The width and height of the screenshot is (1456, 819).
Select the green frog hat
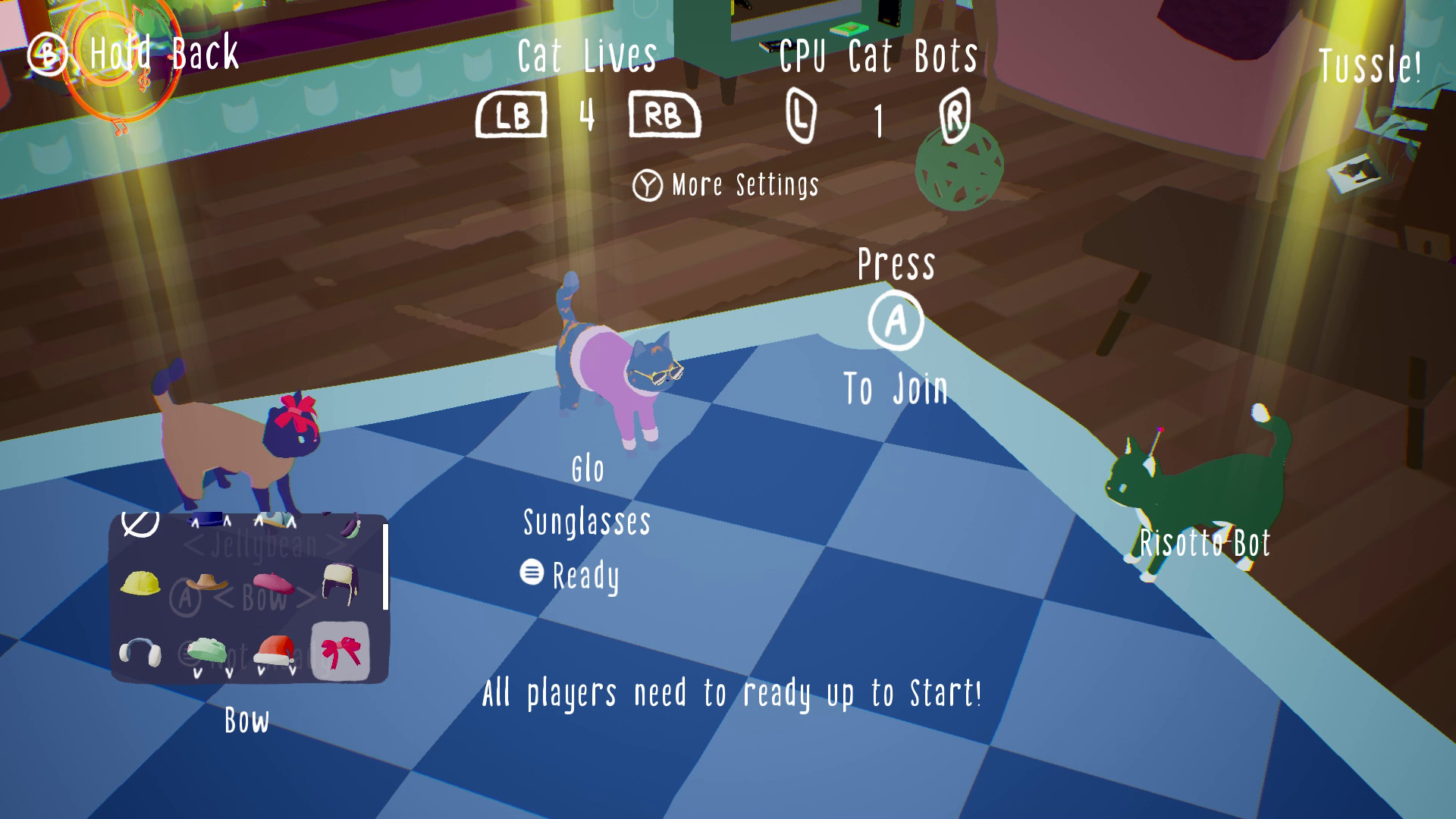206,651
